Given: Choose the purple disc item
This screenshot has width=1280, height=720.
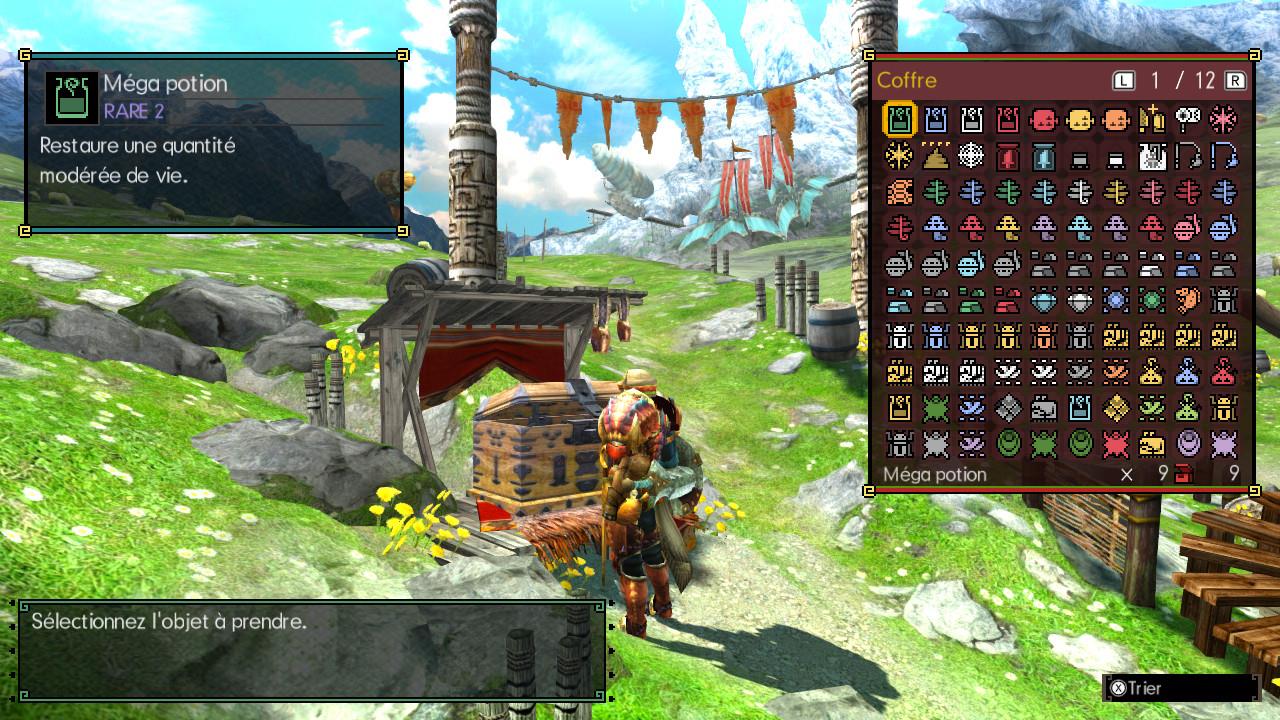Looking at the screenshot, I should tap(1188, 444).
